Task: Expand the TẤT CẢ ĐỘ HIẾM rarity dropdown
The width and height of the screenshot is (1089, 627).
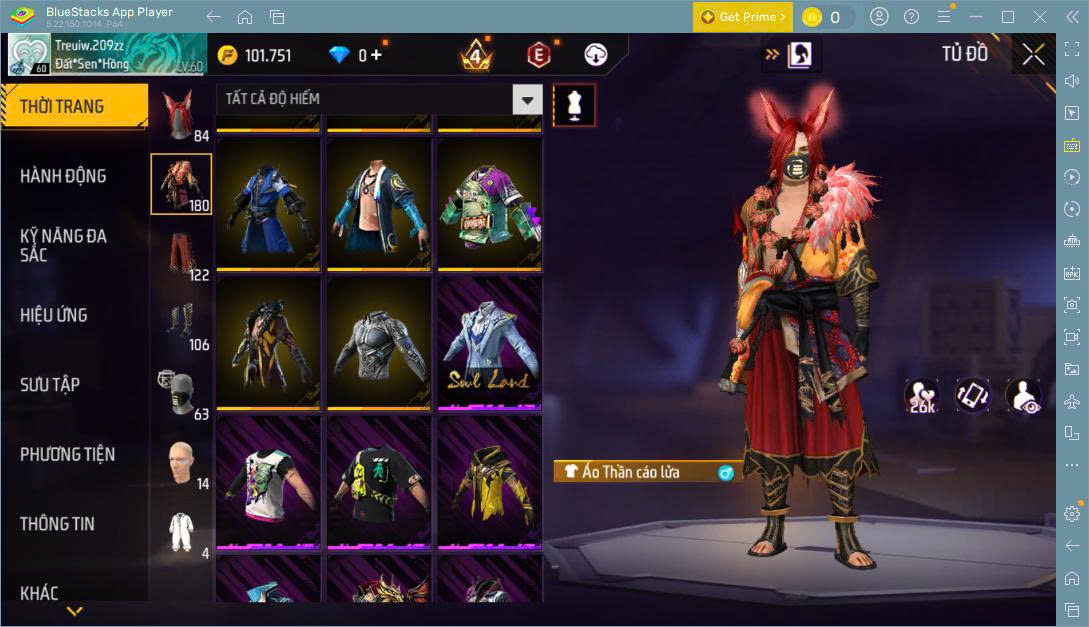Action: [527, 99]
